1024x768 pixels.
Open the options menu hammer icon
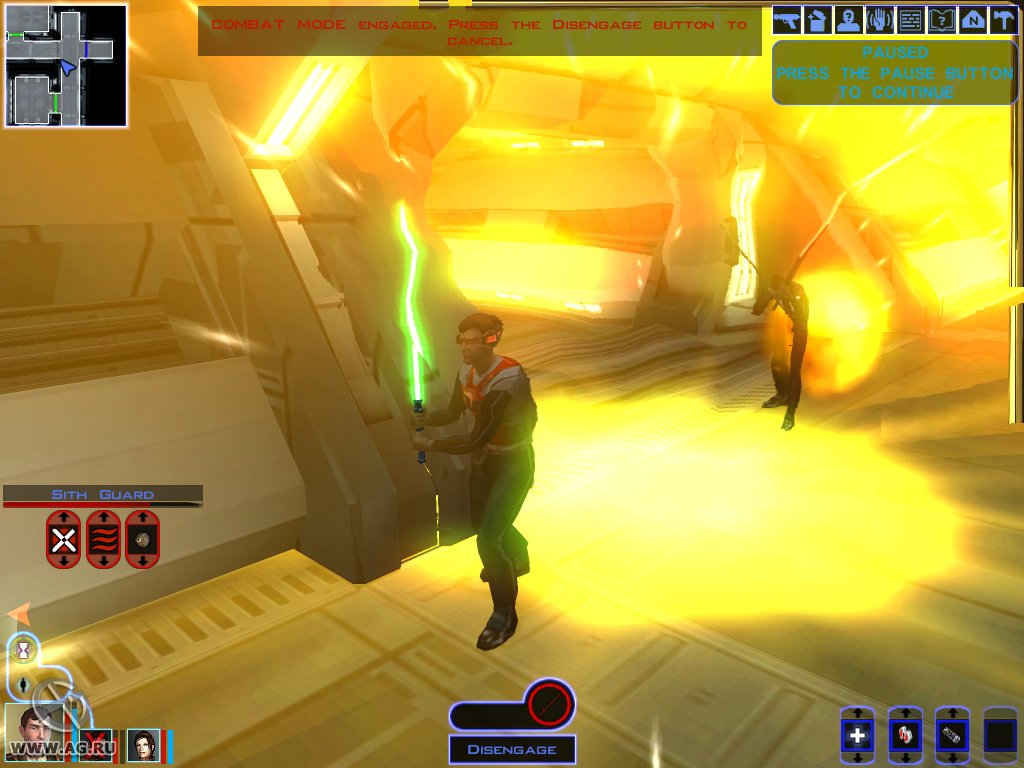(x=1002, y=19)
